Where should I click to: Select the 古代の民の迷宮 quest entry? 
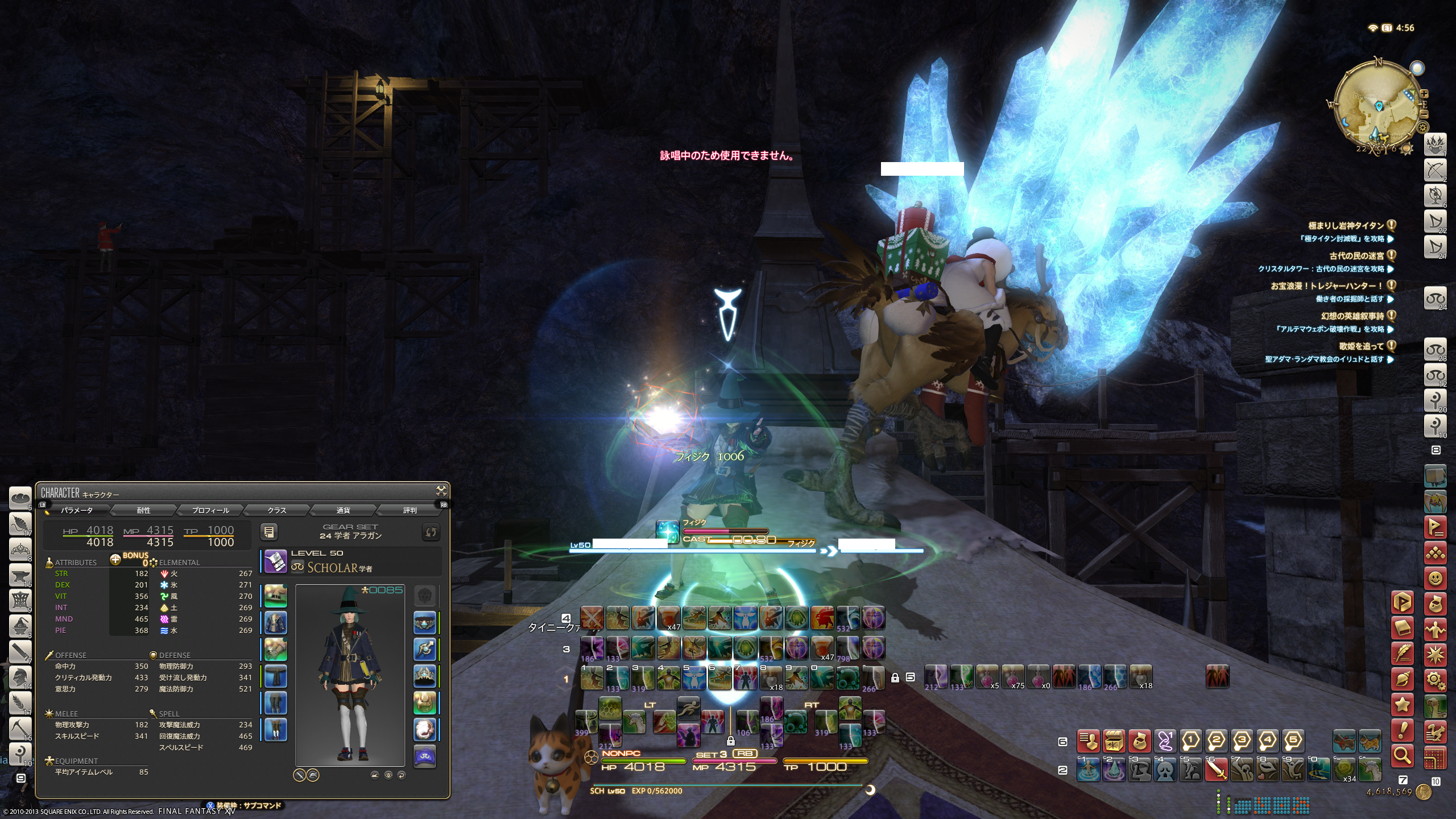[x=1356, y=256]
